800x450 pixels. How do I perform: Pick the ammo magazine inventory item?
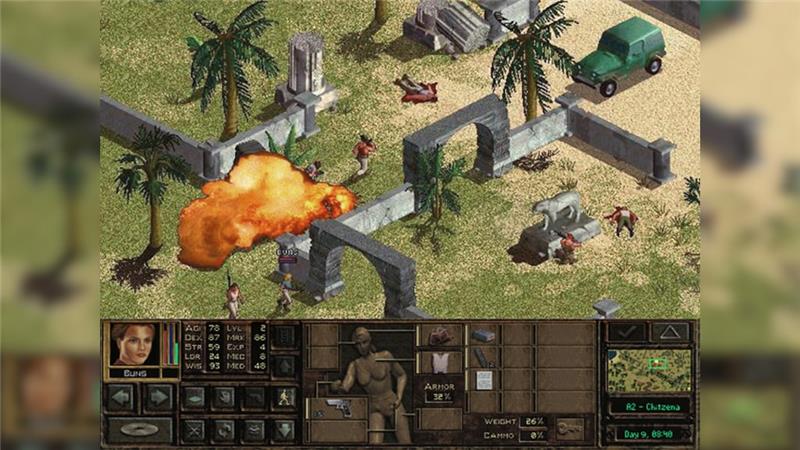click(483, 357)
